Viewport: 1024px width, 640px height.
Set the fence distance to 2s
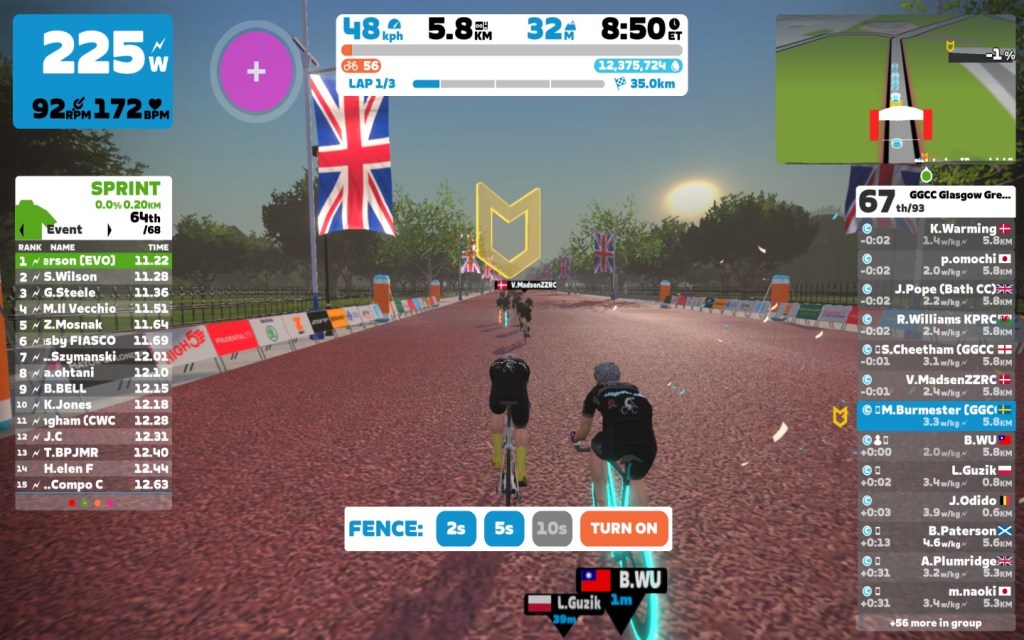[456, 529]
